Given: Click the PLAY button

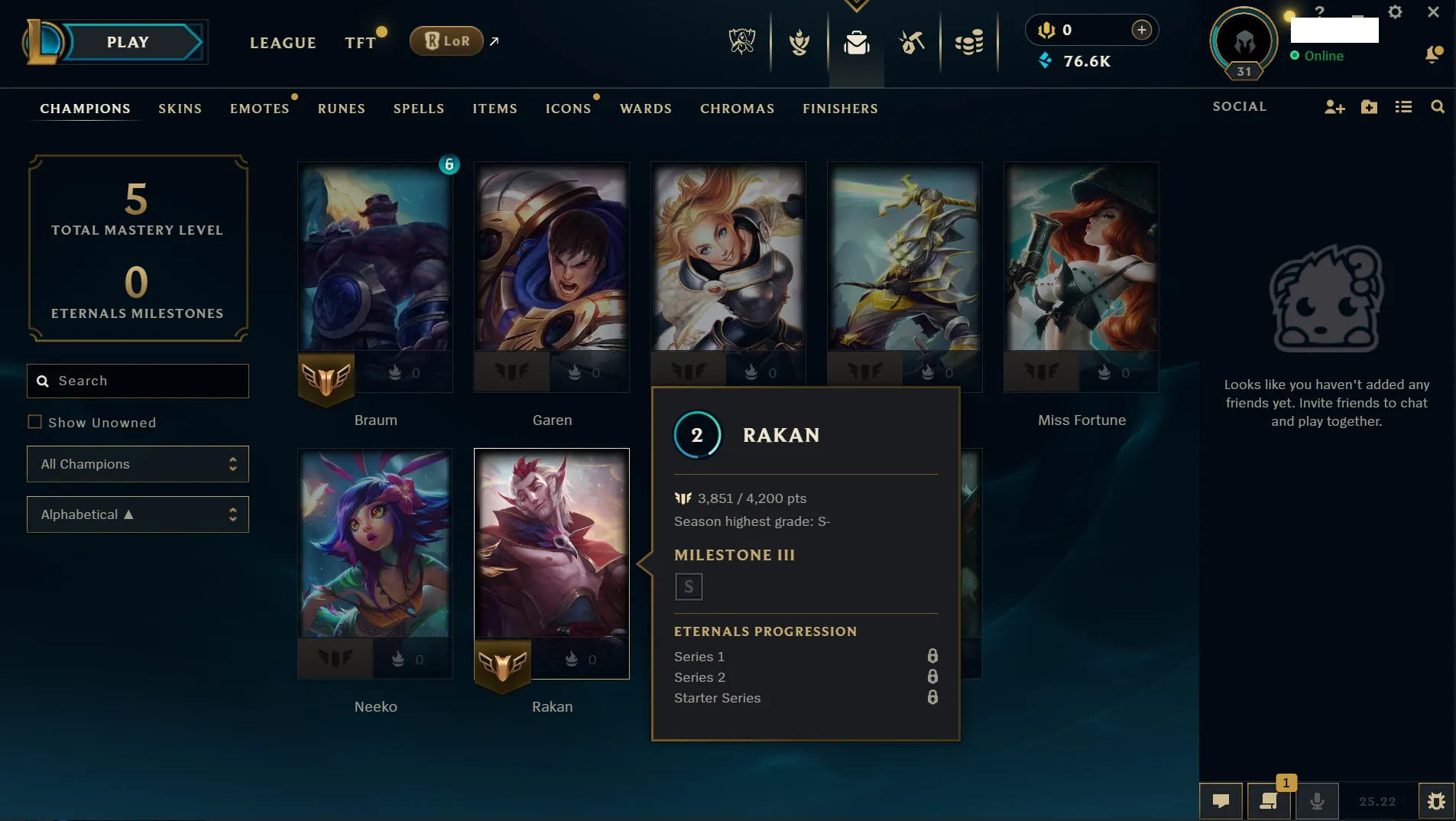Looking at the screenshot, I should [128, 42].
